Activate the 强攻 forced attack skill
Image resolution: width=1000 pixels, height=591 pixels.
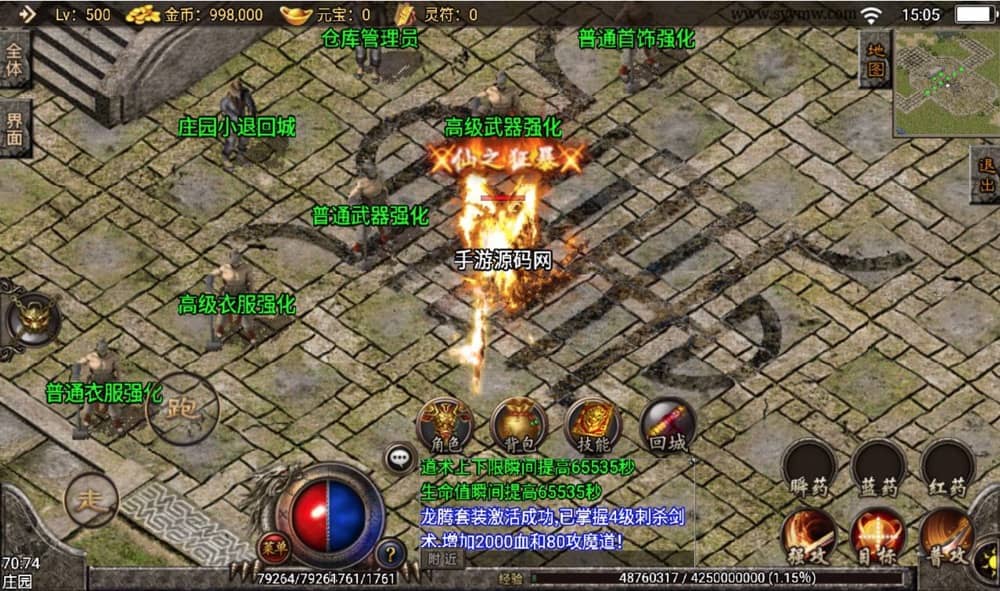click(809, 535)
